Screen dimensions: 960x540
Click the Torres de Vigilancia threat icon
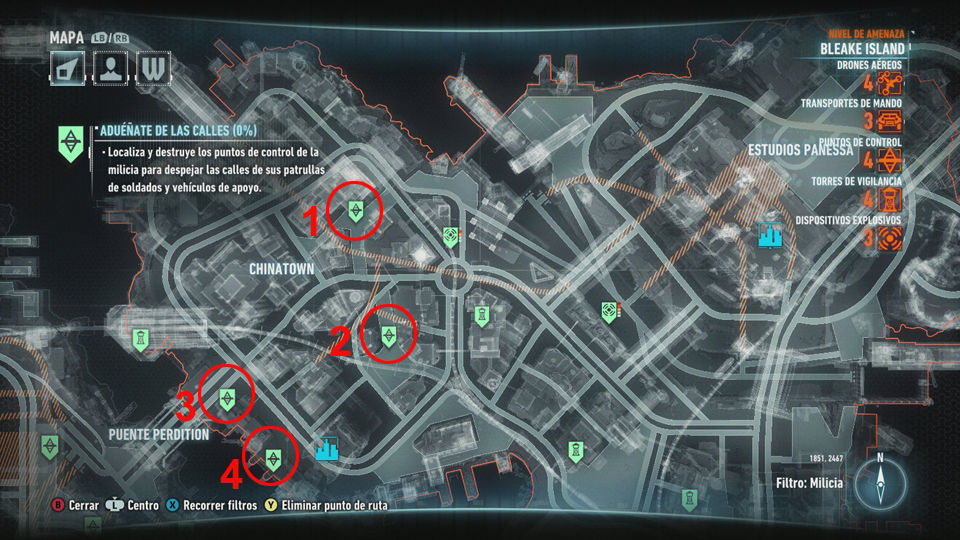(890, 200)
